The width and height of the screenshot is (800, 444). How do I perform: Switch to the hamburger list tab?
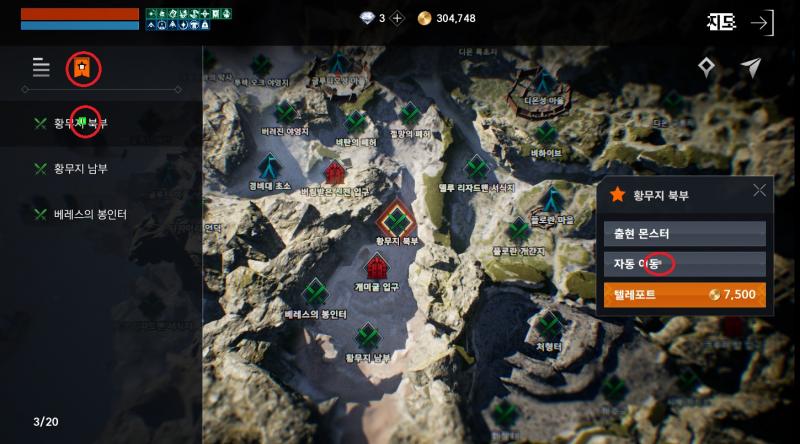tap(41, 68)
